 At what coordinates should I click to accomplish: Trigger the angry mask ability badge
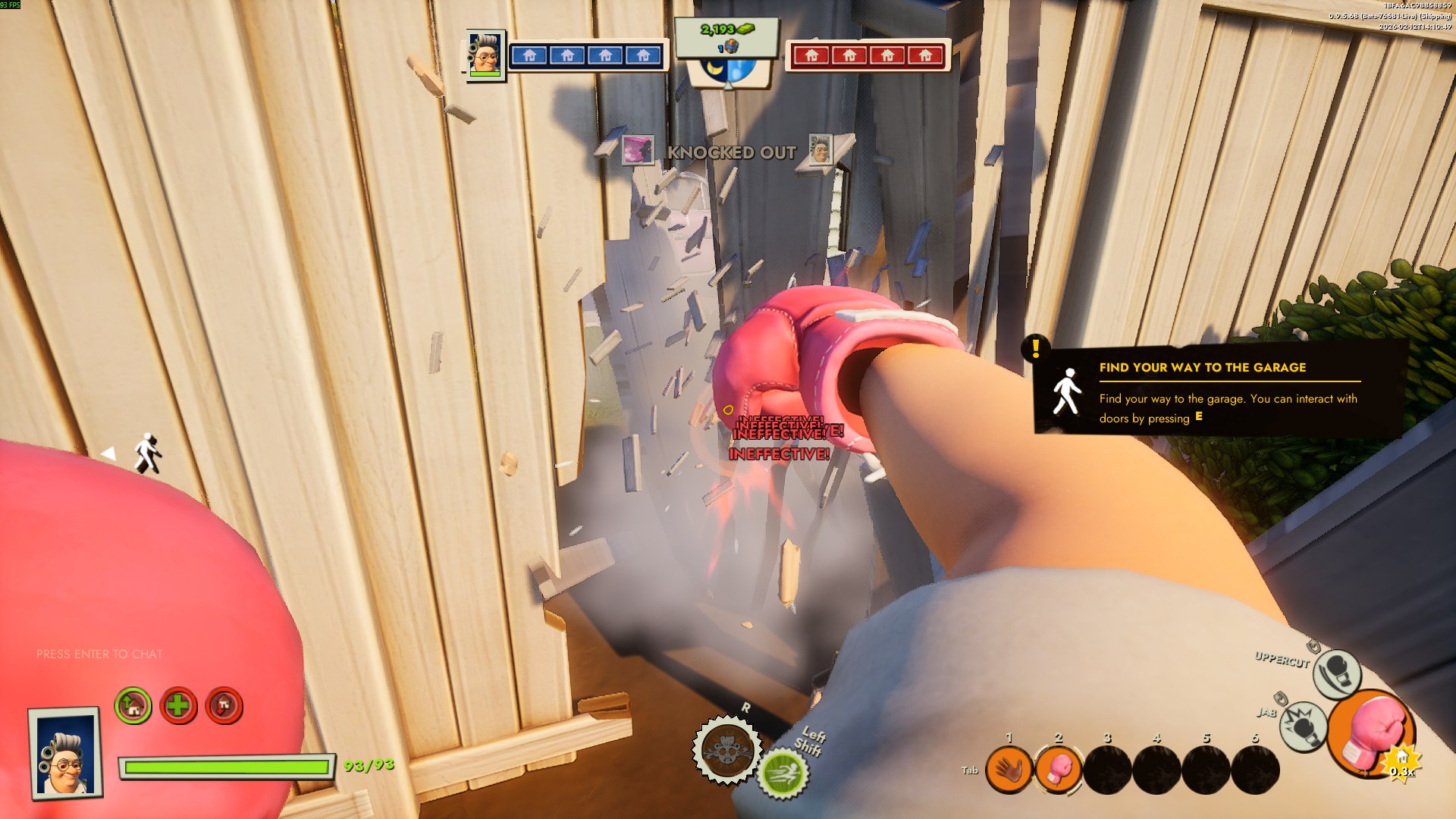(x=726, y=749)
